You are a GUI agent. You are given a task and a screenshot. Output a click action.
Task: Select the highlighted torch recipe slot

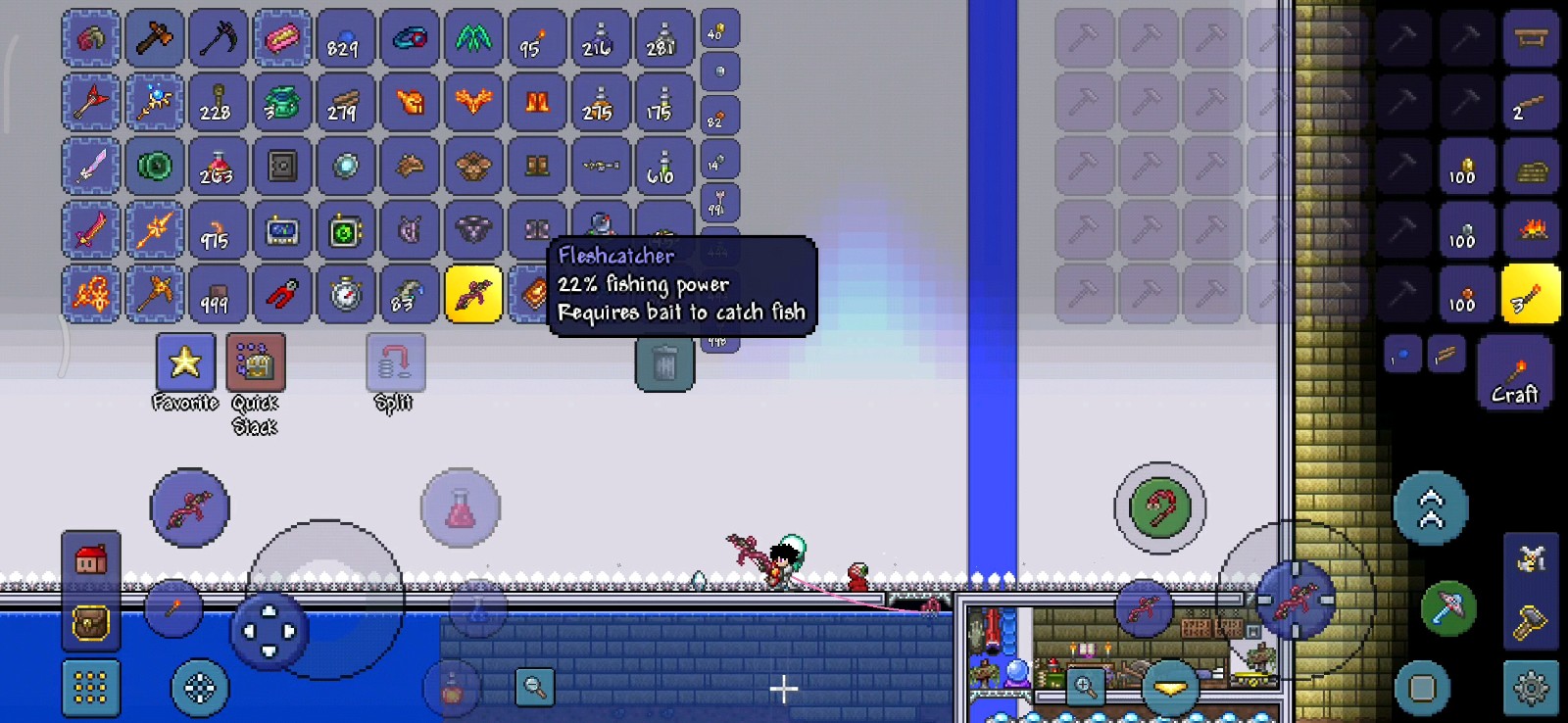(x=1531, y=294)
